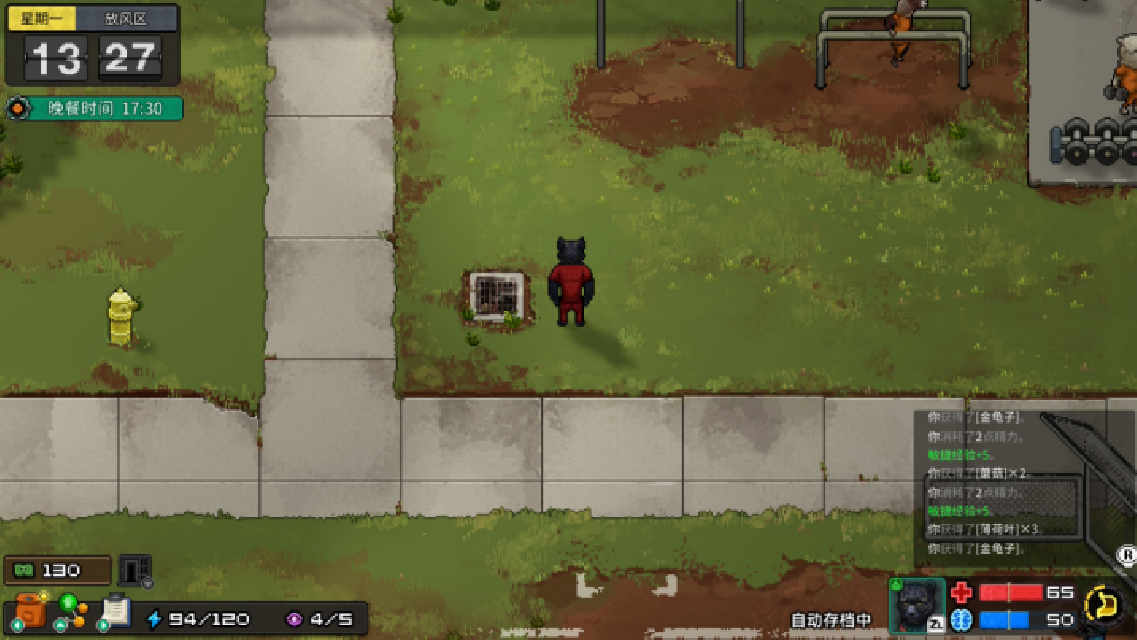
Task: Click the prison cell door icon
Action: point(134,570)
